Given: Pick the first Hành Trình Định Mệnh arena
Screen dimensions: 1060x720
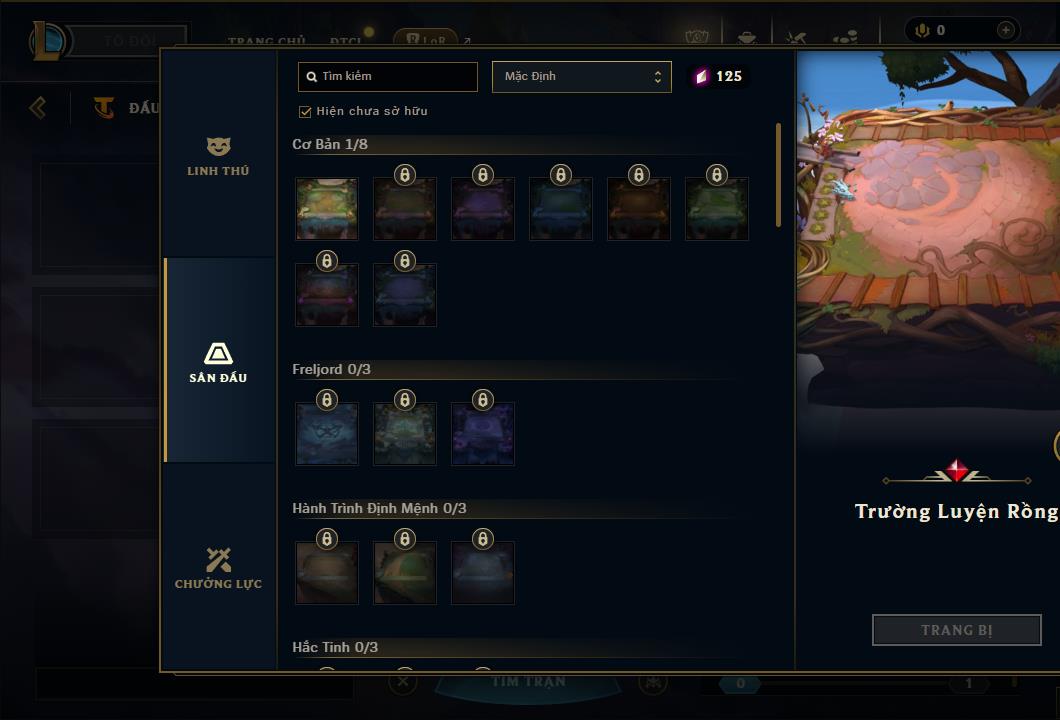Looking at the screenshot, I should point(327,573).
